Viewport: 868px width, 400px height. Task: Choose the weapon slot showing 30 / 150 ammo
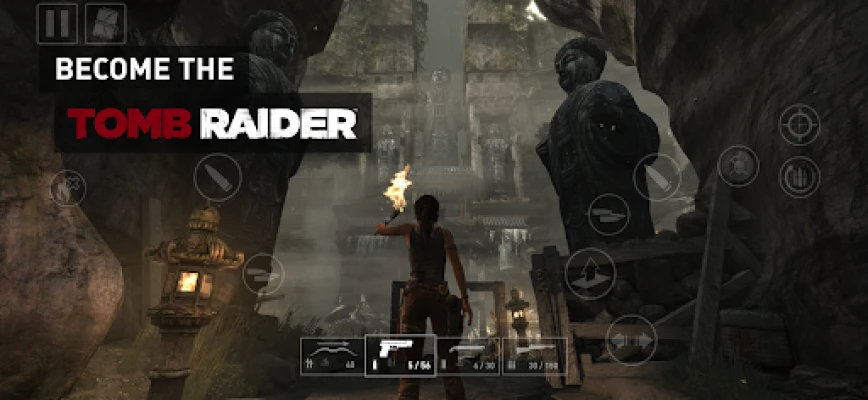tap(533, 356)
